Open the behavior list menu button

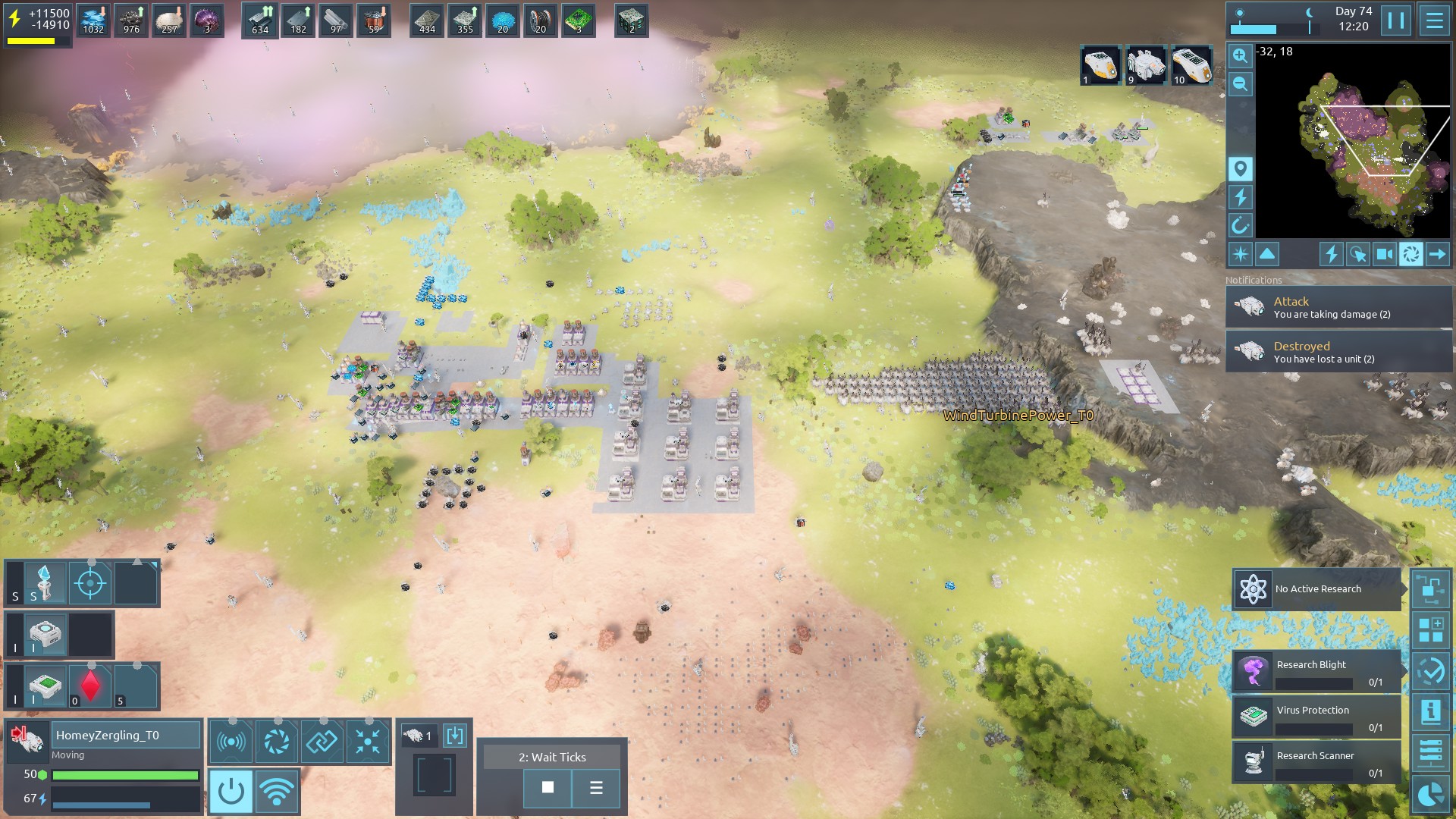click(x=596, y=788)
